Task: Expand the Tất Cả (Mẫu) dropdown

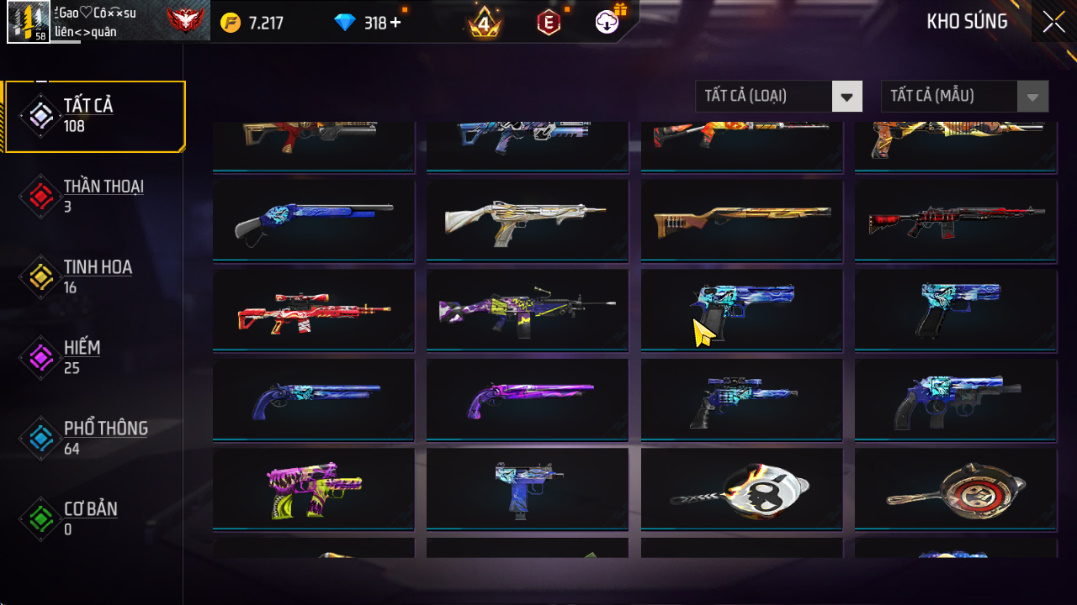Action: pyautogui.click(x=964, y=97)
